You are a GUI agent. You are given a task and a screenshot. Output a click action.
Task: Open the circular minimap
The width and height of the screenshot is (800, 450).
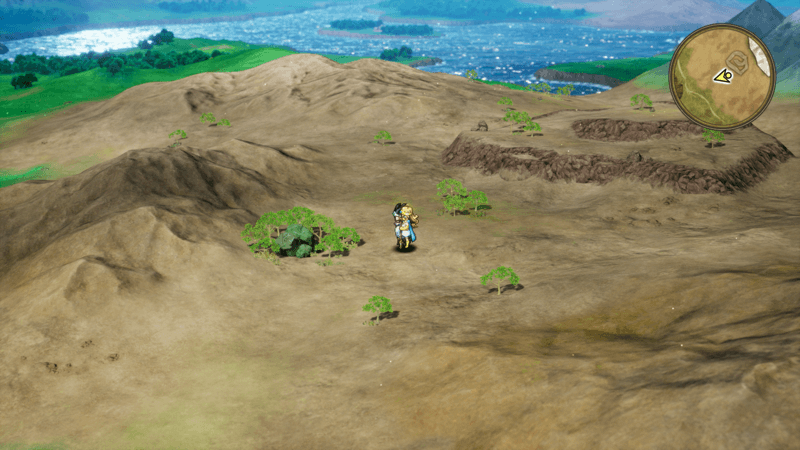click(721, 77)
